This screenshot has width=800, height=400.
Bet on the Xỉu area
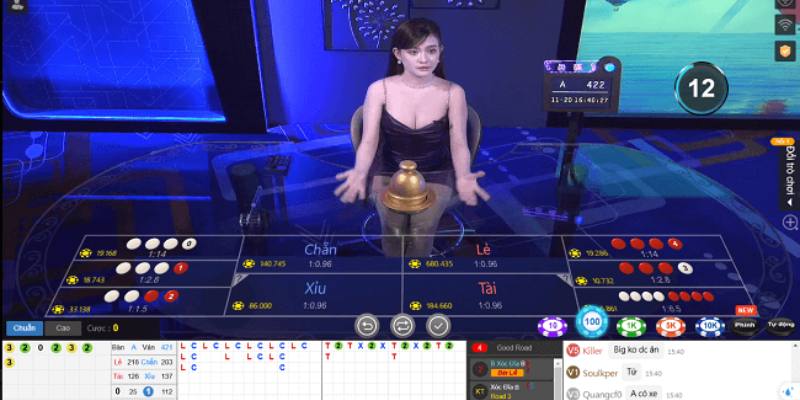(320, 294)
